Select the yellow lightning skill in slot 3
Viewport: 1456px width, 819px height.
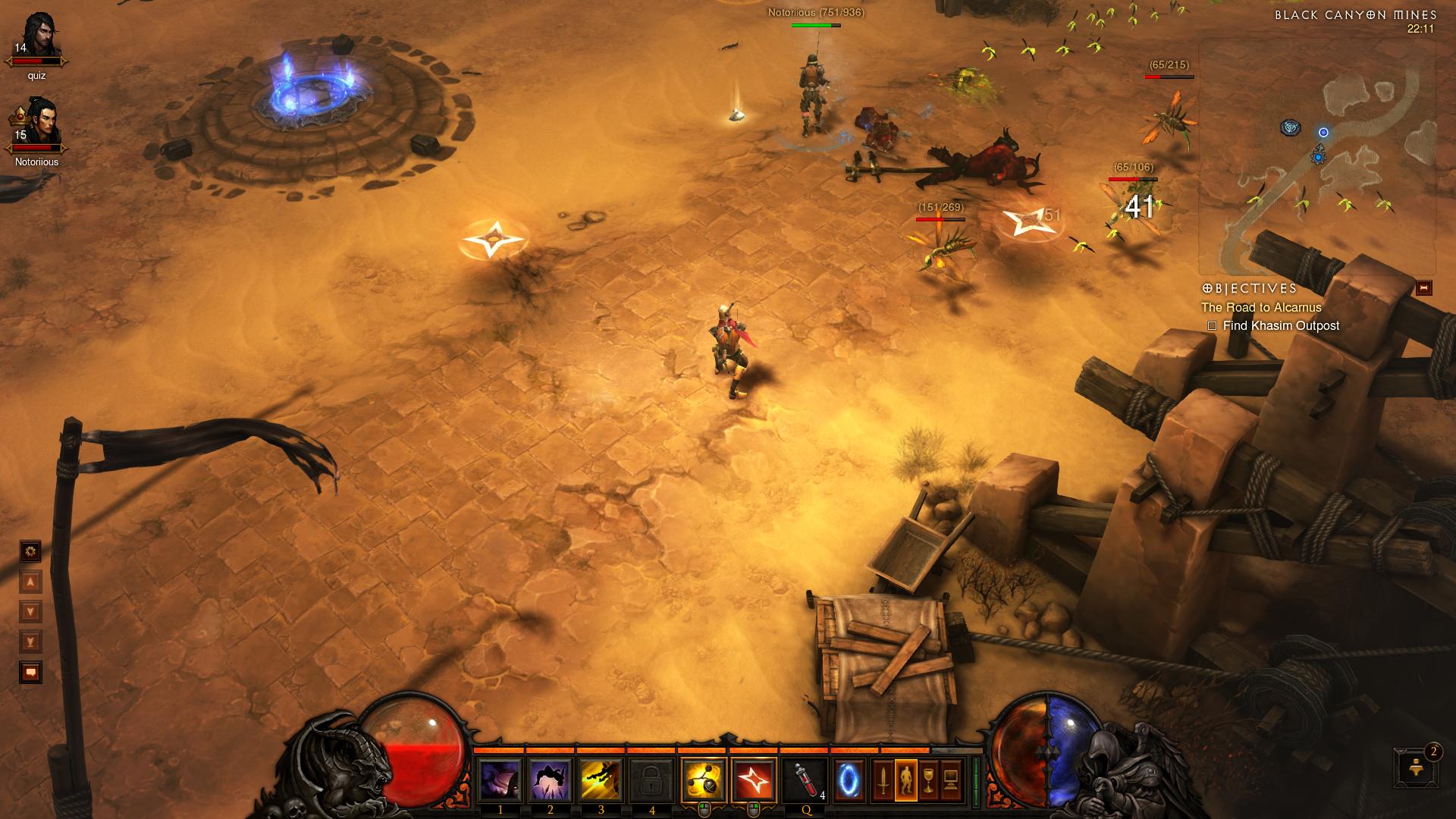(x=599, y=779)
